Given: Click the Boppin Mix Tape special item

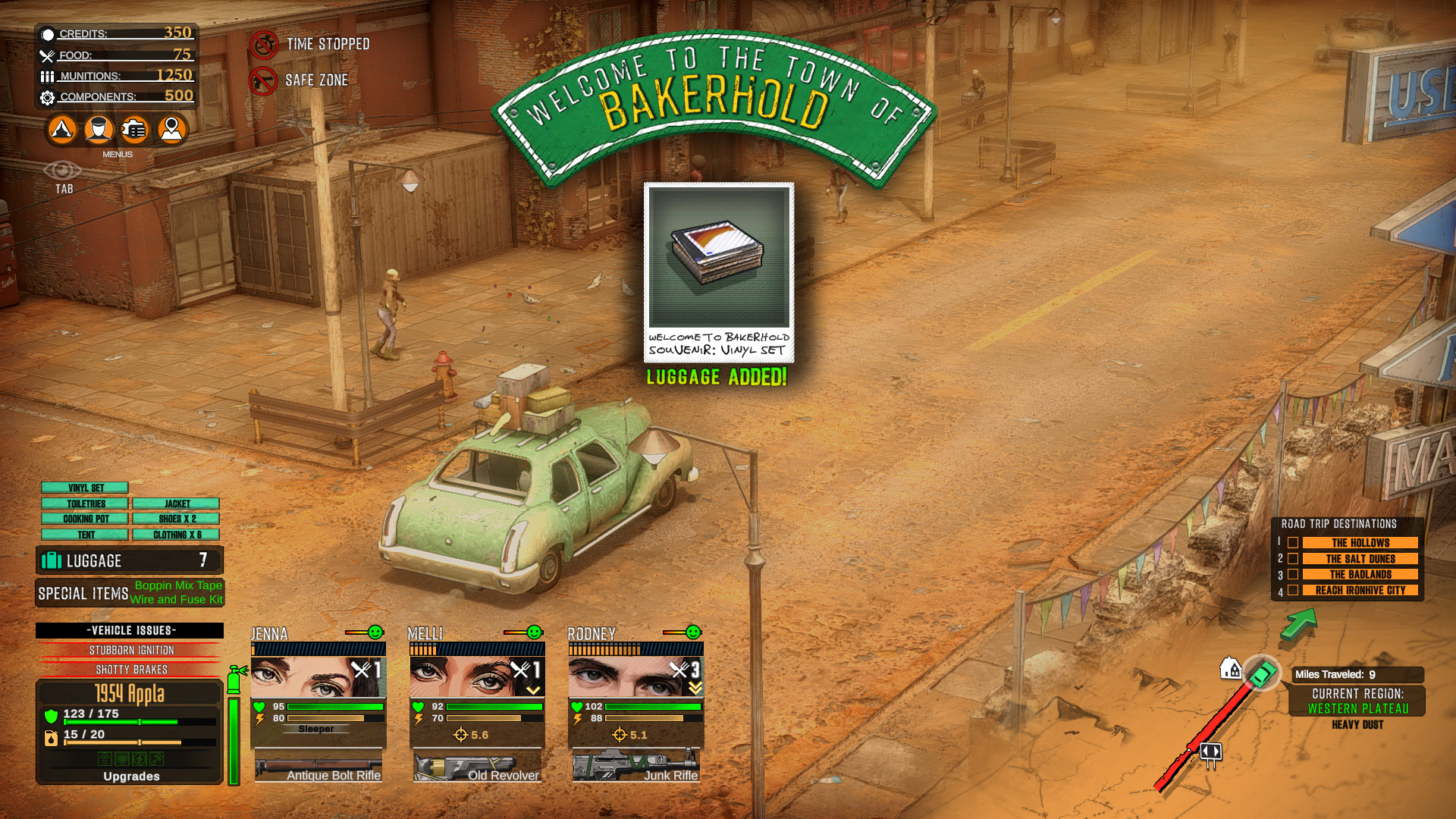Looking at the screenshot, I should (177, 585).
